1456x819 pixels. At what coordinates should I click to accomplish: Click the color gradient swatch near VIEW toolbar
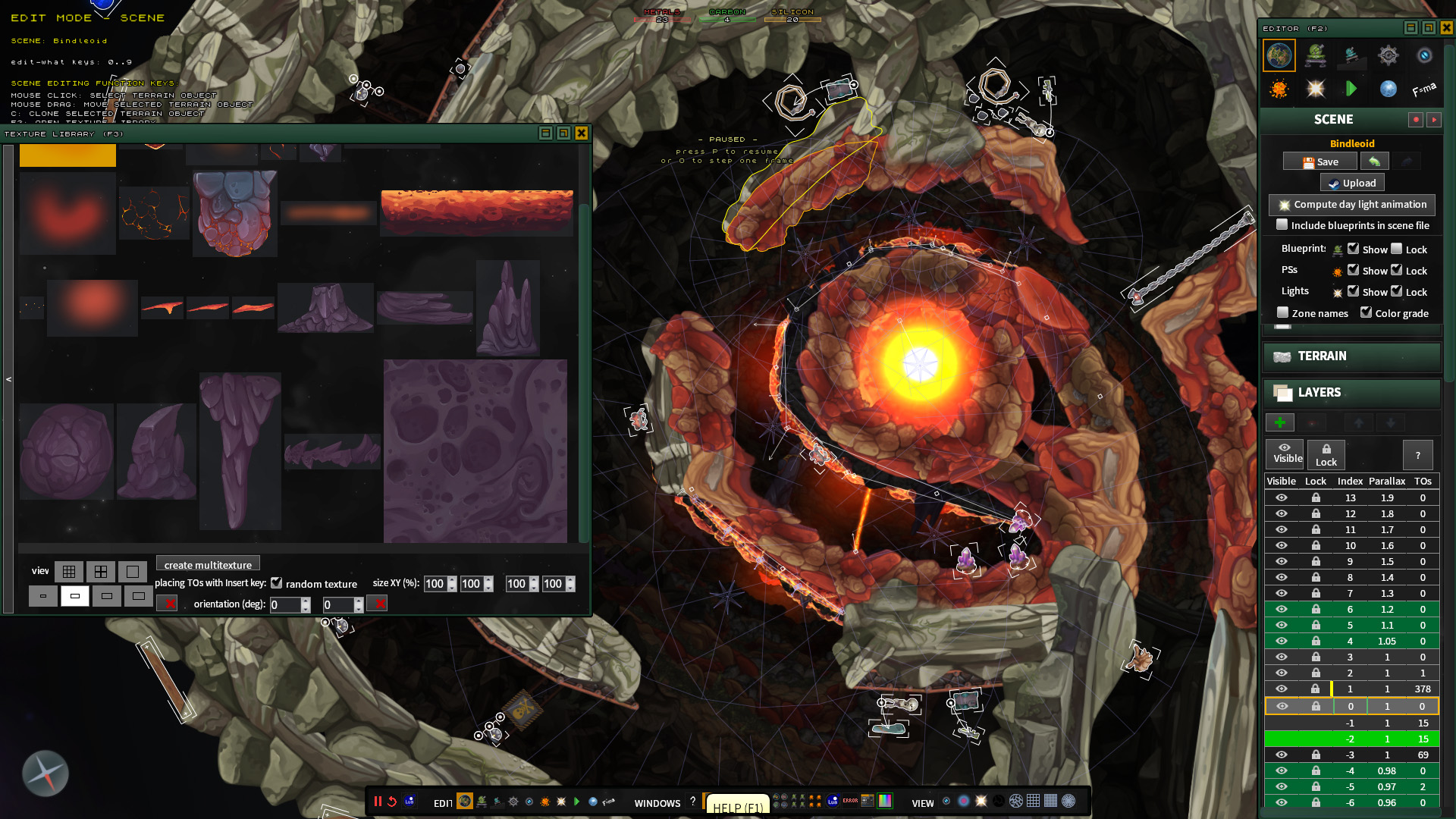click(x=883, y=801)
